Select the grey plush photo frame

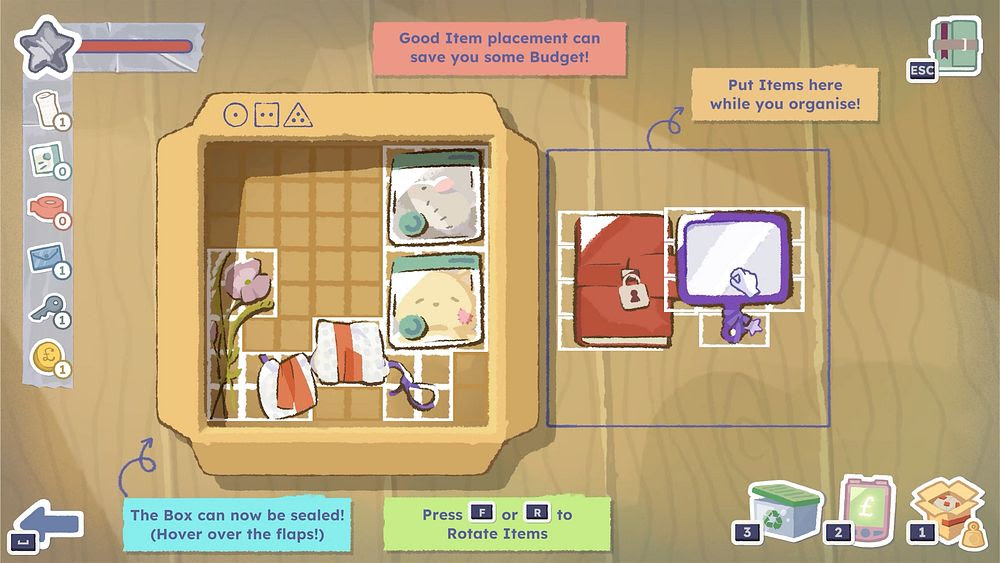coord(435,197)
